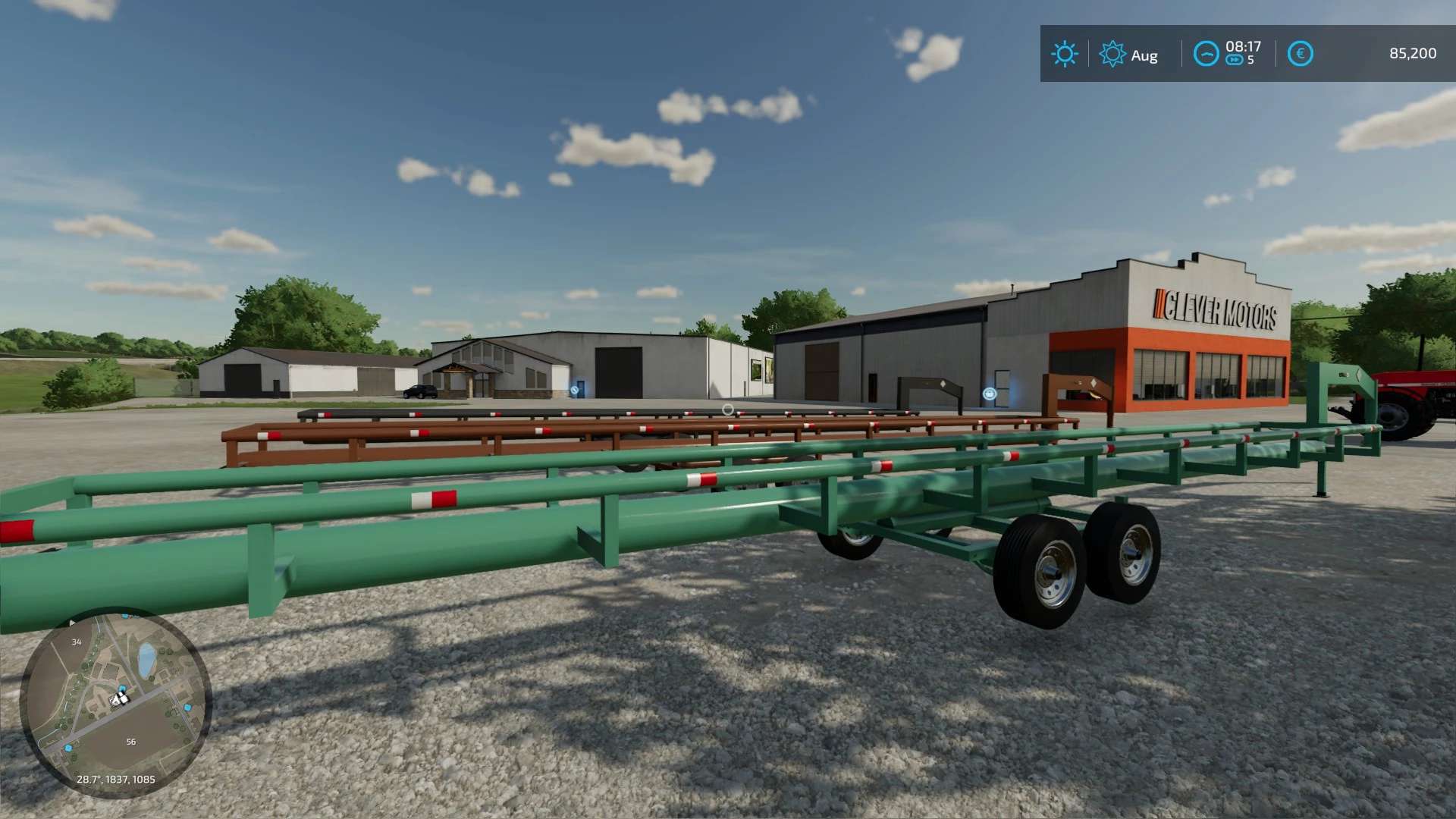Click the blue map marker above the vehicle icon
Image resolution: width=1456 pixels, height=819 pixels.
point(121,687)
